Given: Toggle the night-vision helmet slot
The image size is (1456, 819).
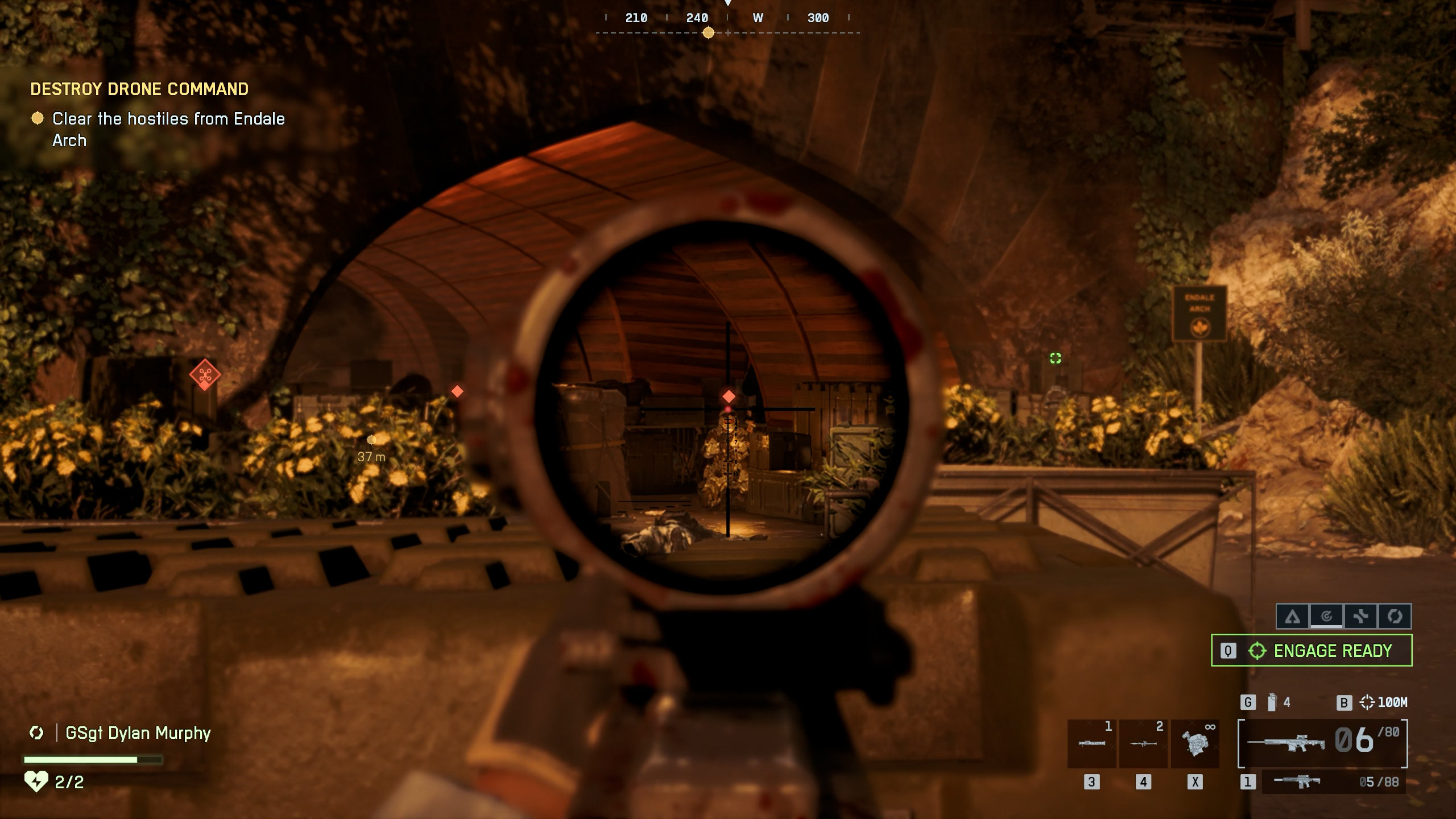Looking at the screenshot, I should pos(1195,743).
